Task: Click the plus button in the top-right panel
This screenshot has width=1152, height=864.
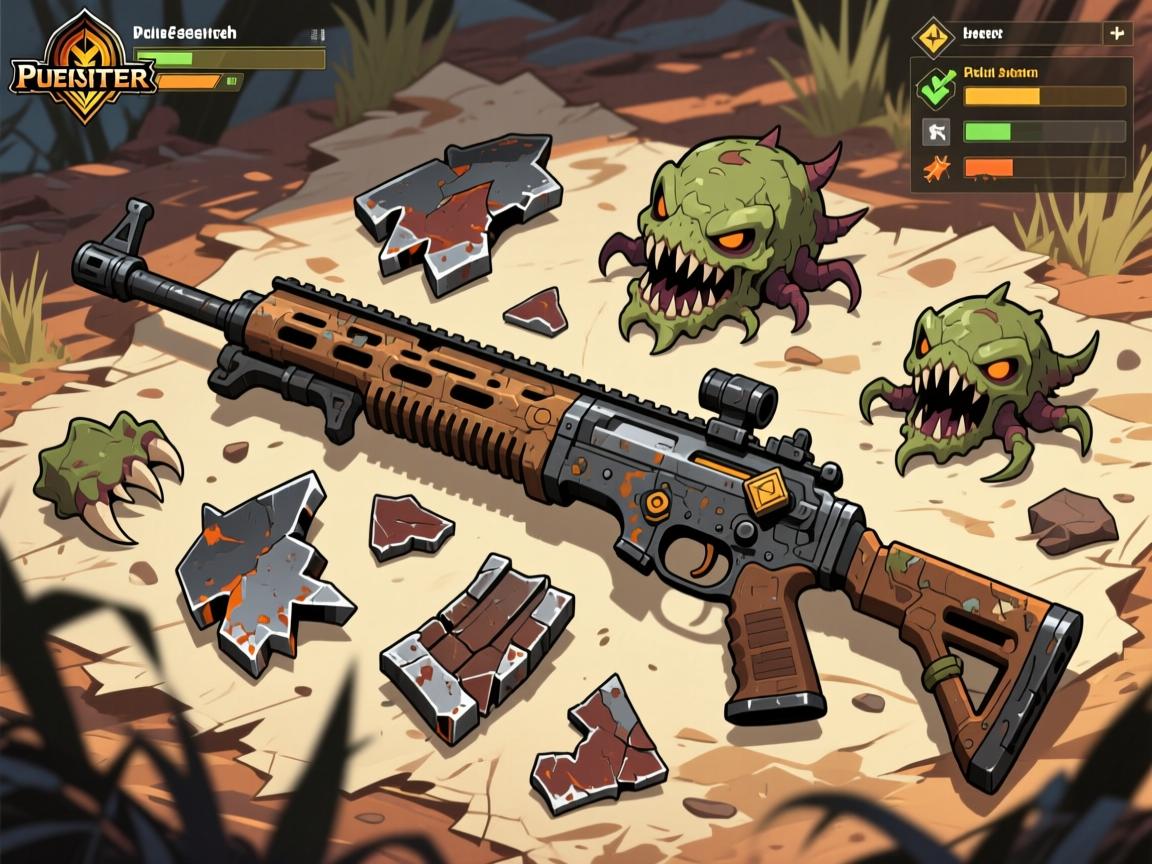Action: pos(1116,33)
